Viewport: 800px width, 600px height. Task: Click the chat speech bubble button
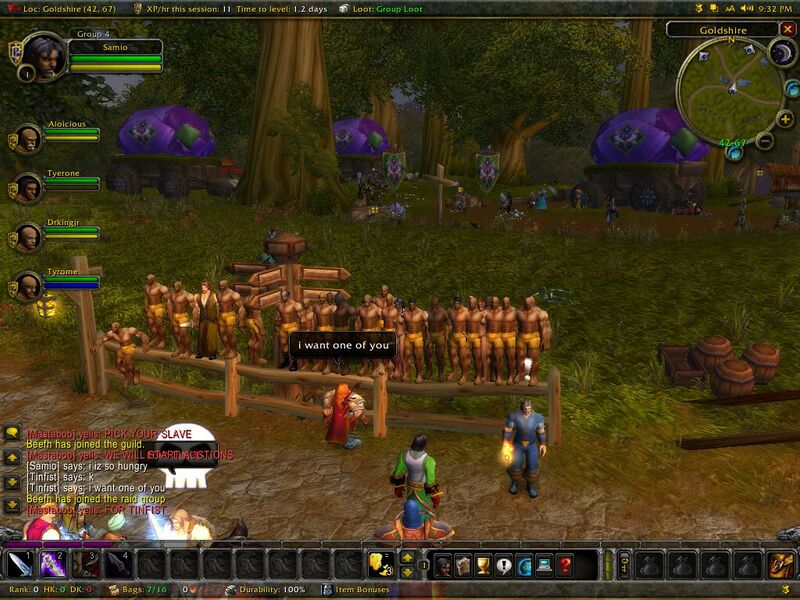click(x=12, y=433)
